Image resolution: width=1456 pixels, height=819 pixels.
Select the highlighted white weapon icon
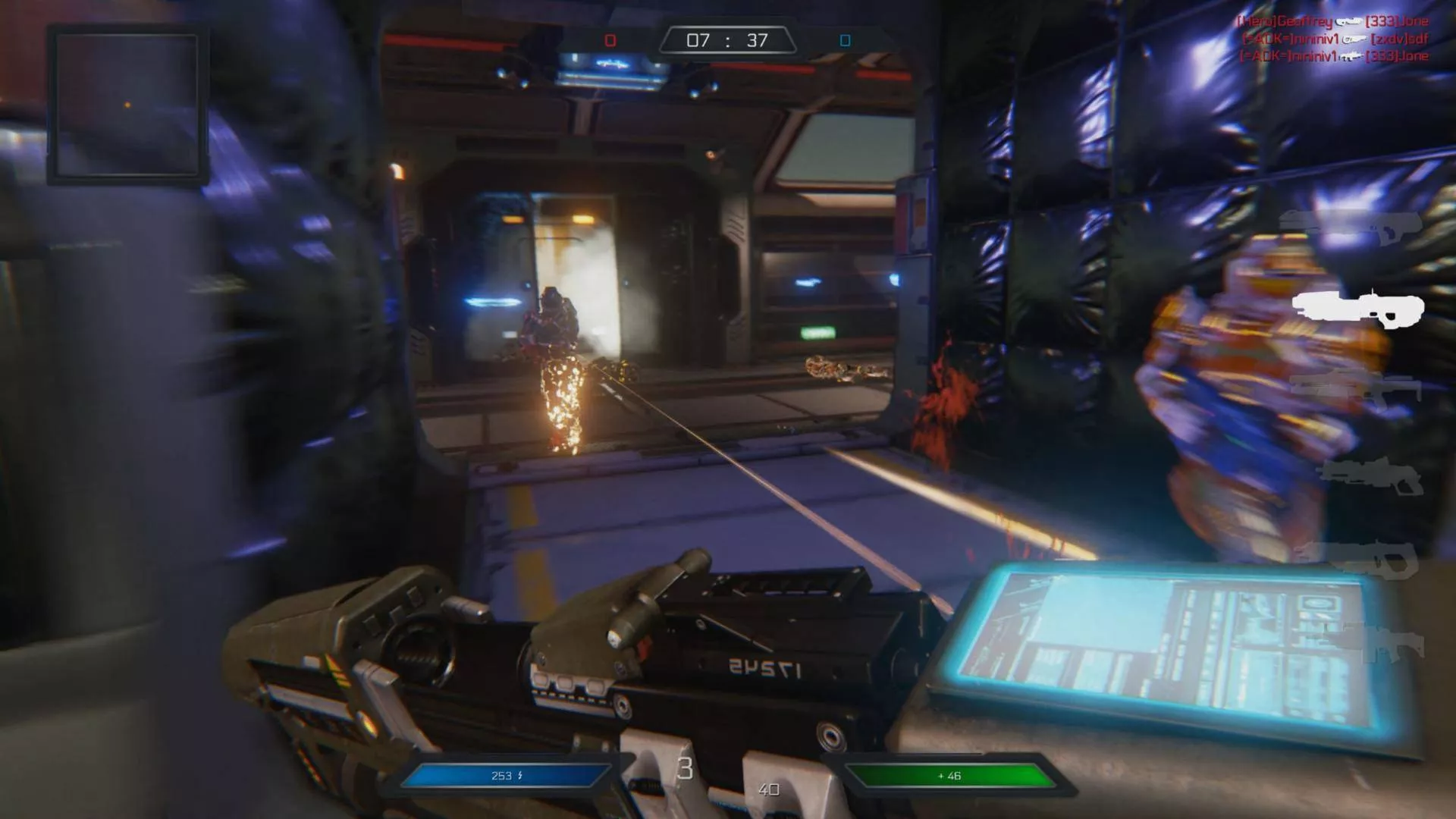[1358, 307]
